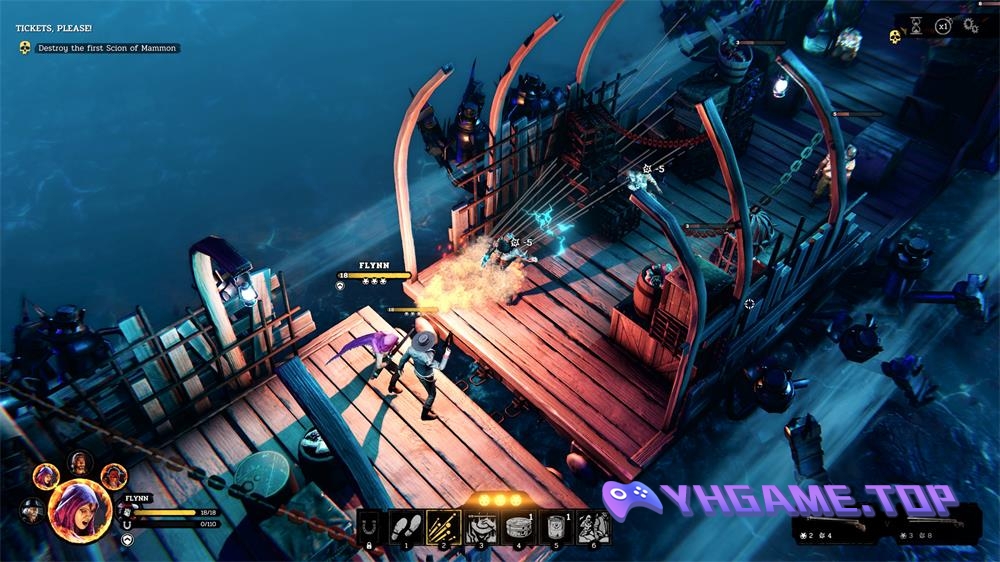
Task: Select the right-side red-toned party portrait
Action: [114, 474]
